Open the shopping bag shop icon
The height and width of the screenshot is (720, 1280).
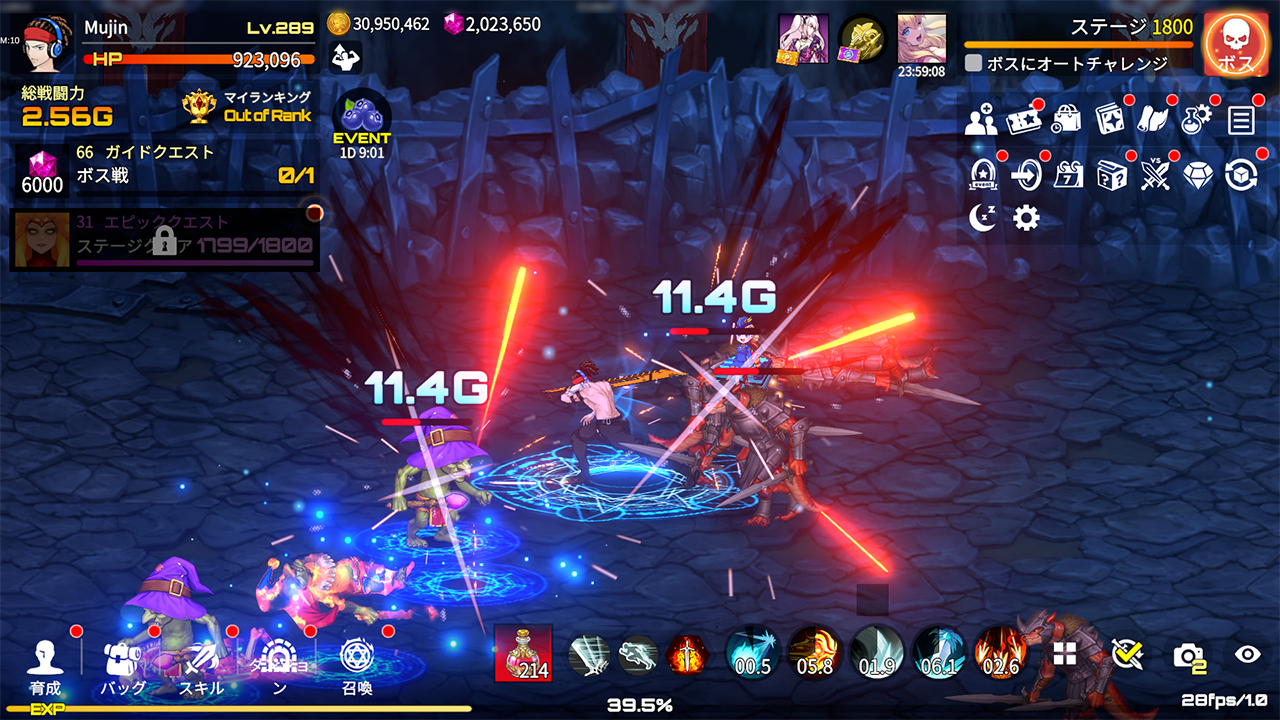pos(1067,121)
